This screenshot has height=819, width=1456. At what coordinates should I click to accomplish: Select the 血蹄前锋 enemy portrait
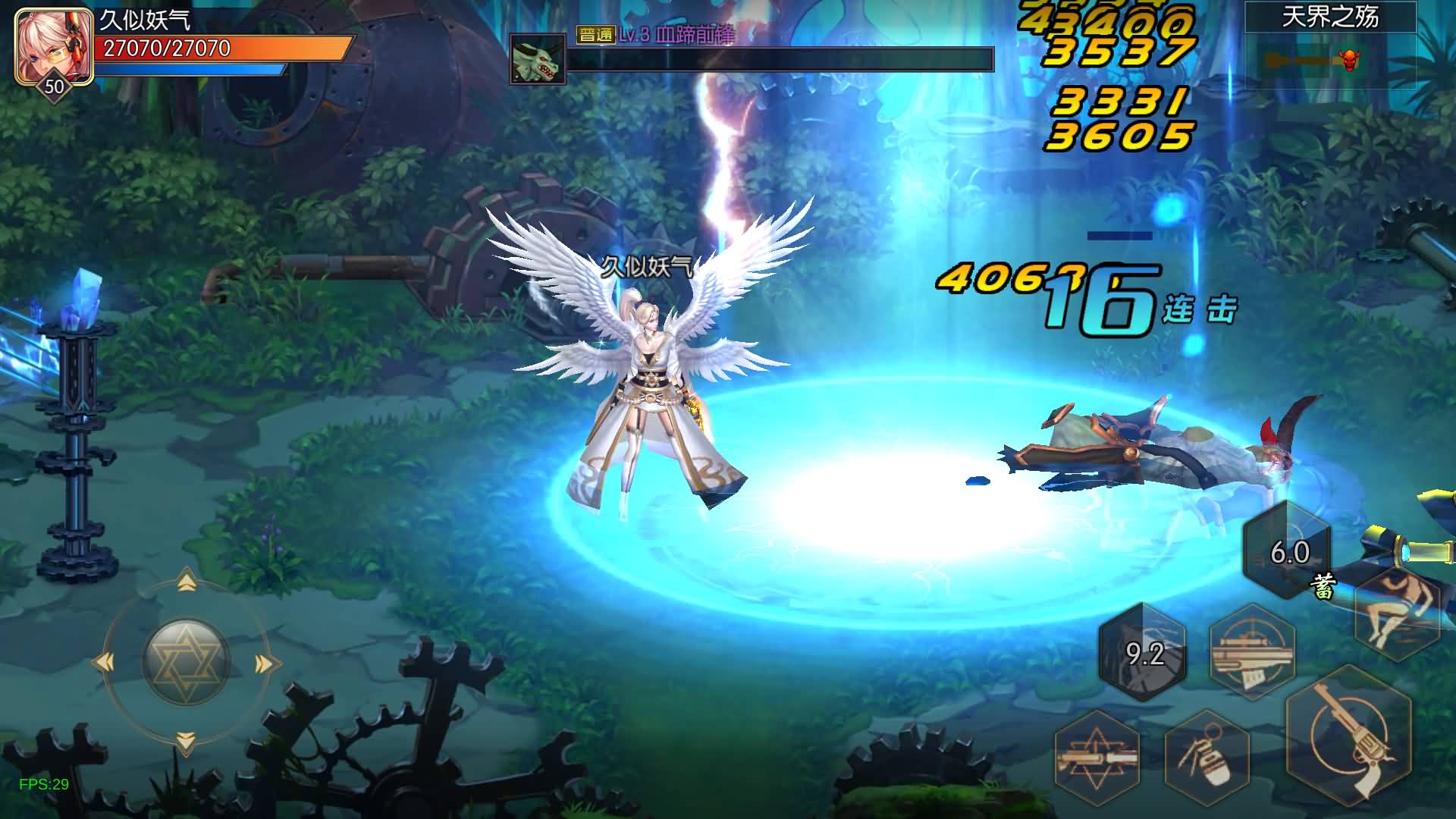[538, 59]
